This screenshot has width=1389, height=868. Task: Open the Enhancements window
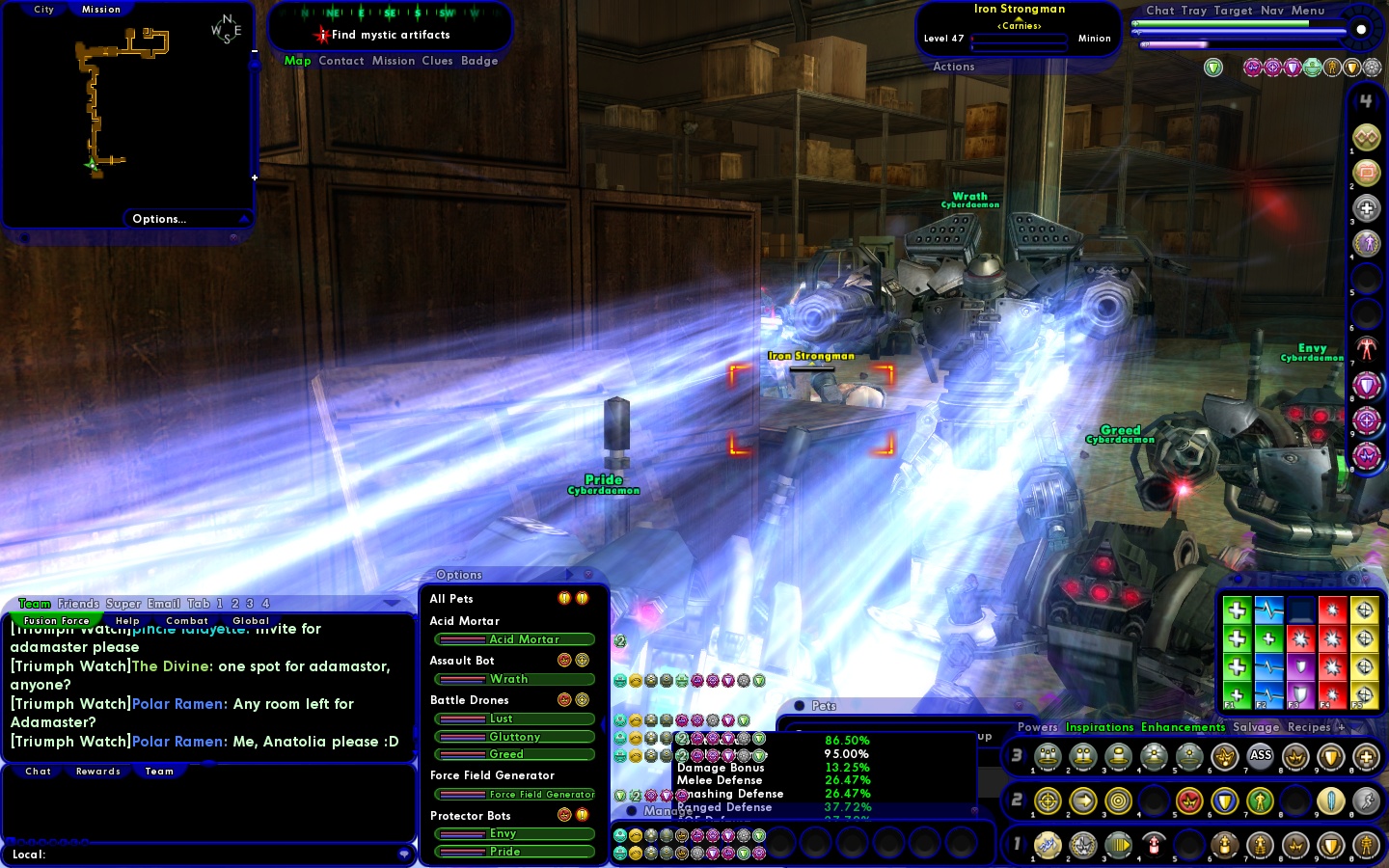pyautogui.click(x=1183, y=727)
